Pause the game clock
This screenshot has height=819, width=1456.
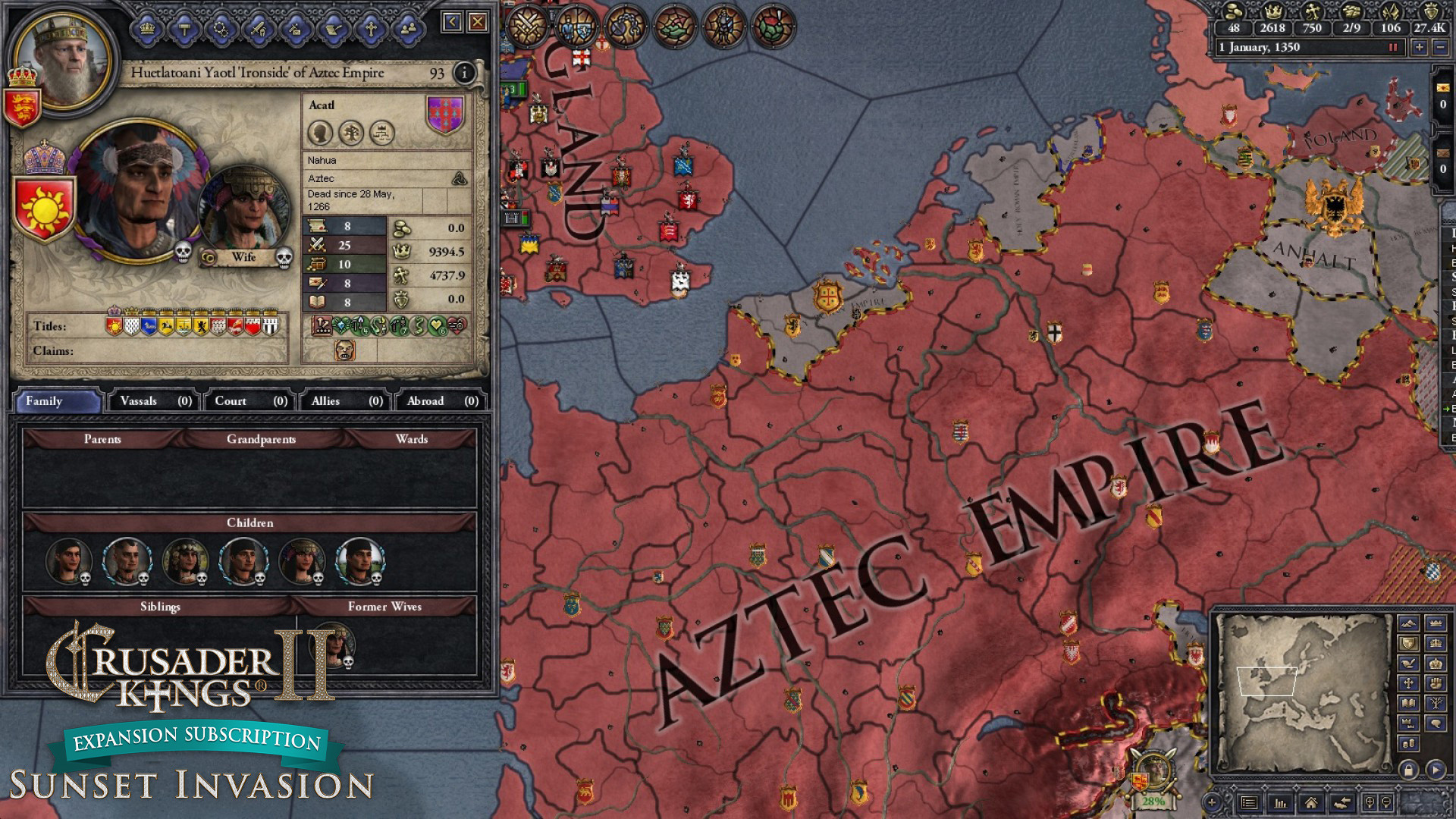coord(1393,48)
